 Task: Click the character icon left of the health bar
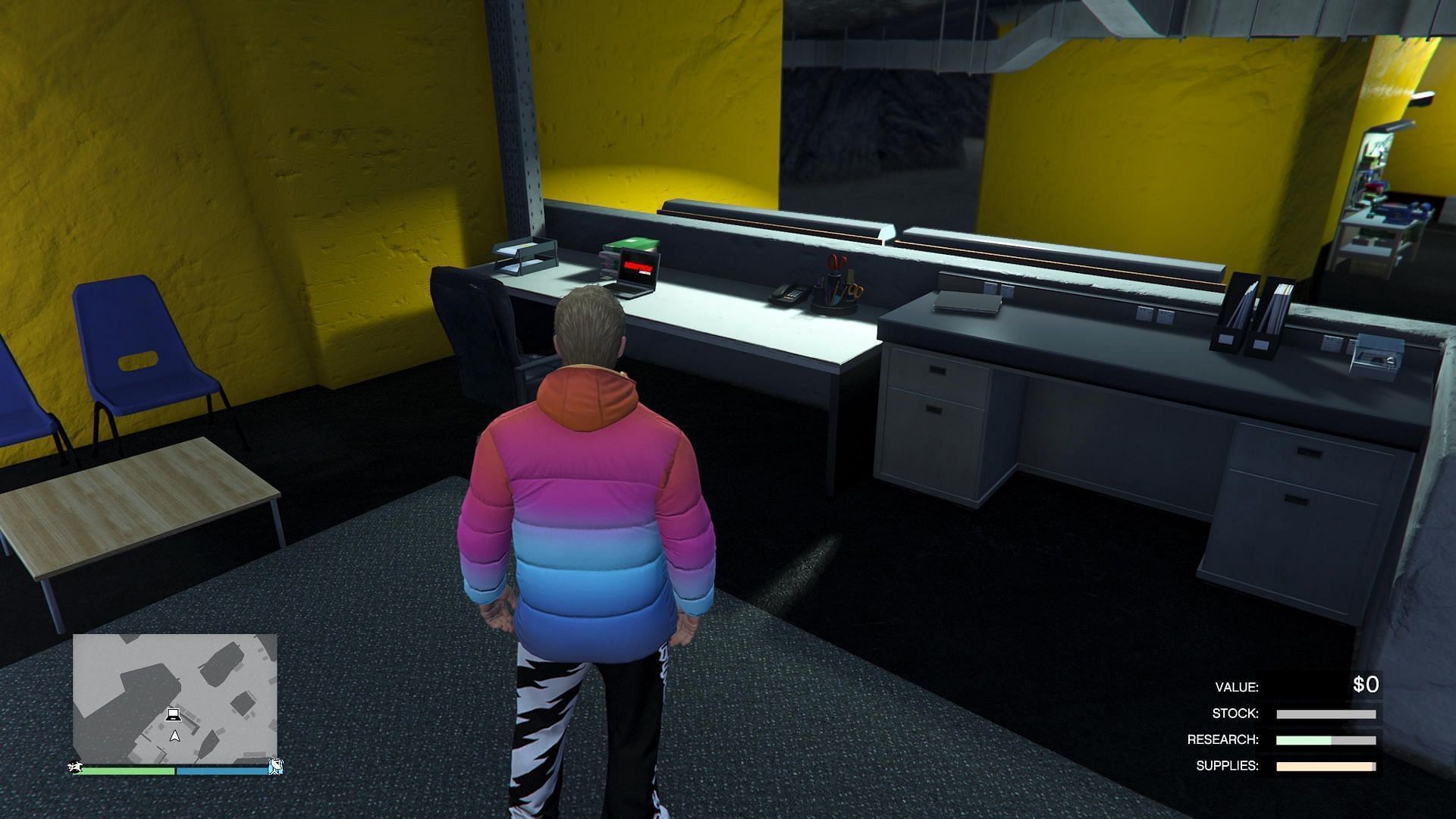(75, 768)
